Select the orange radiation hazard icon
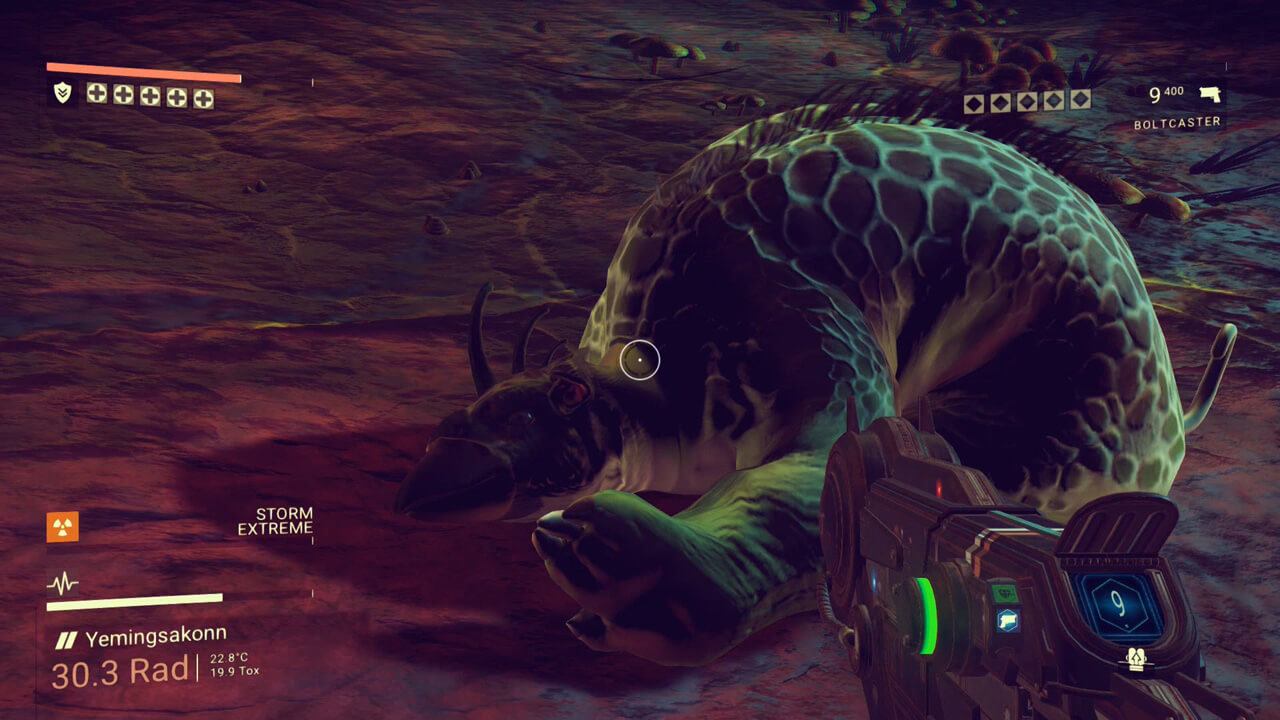Image resolution: width=1280 pixels, height=720 pixels. point(62,526)
